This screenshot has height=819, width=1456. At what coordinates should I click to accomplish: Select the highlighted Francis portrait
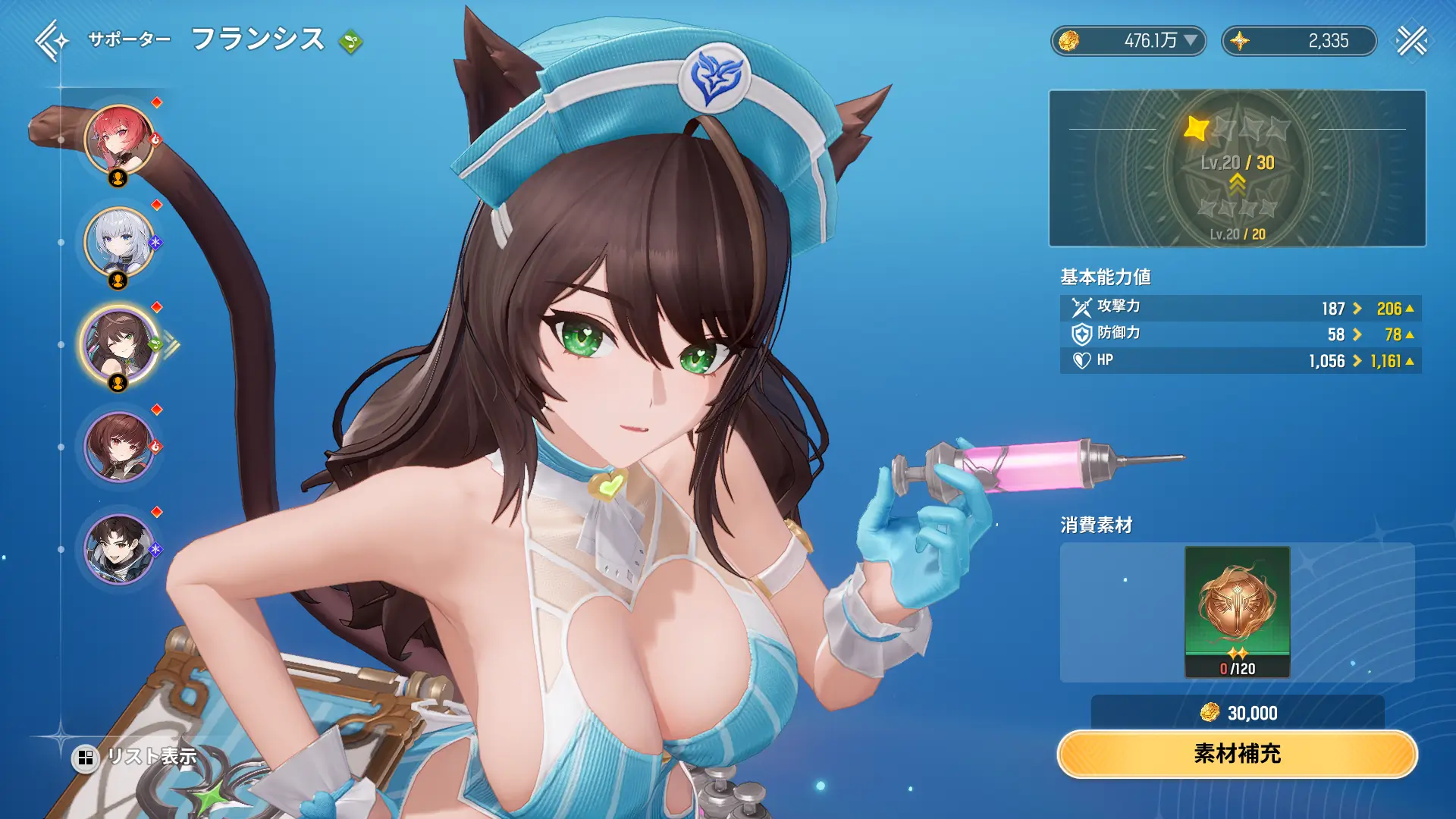tap(119, 344)
